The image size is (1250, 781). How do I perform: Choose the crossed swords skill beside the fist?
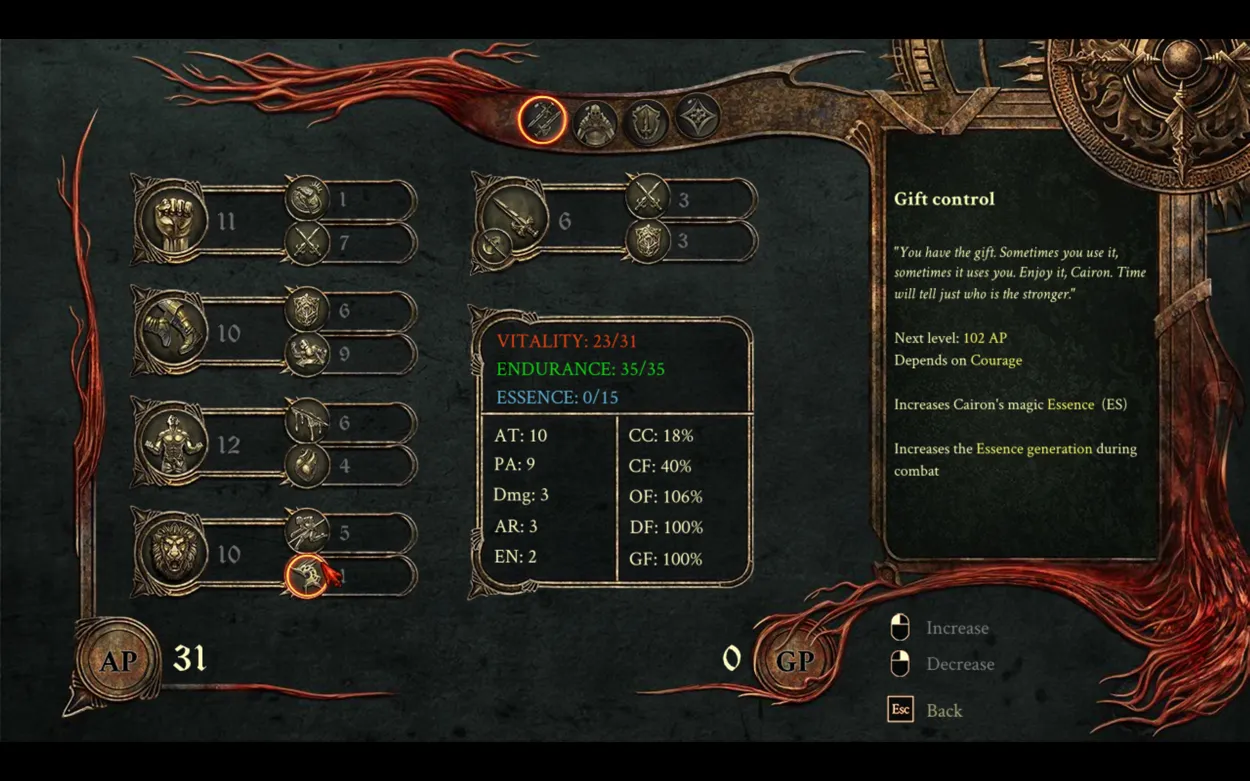(x=307, y=242)
